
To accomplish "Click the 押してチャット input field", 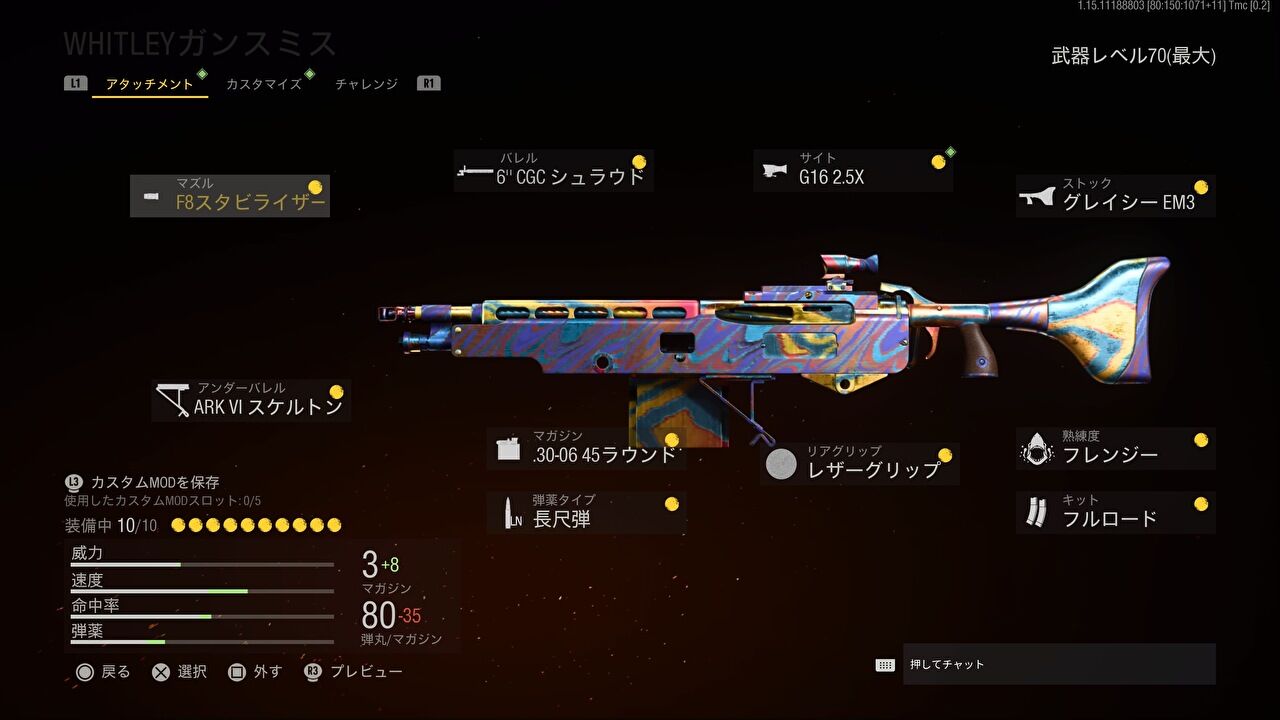I will [x=1060, y=662].
